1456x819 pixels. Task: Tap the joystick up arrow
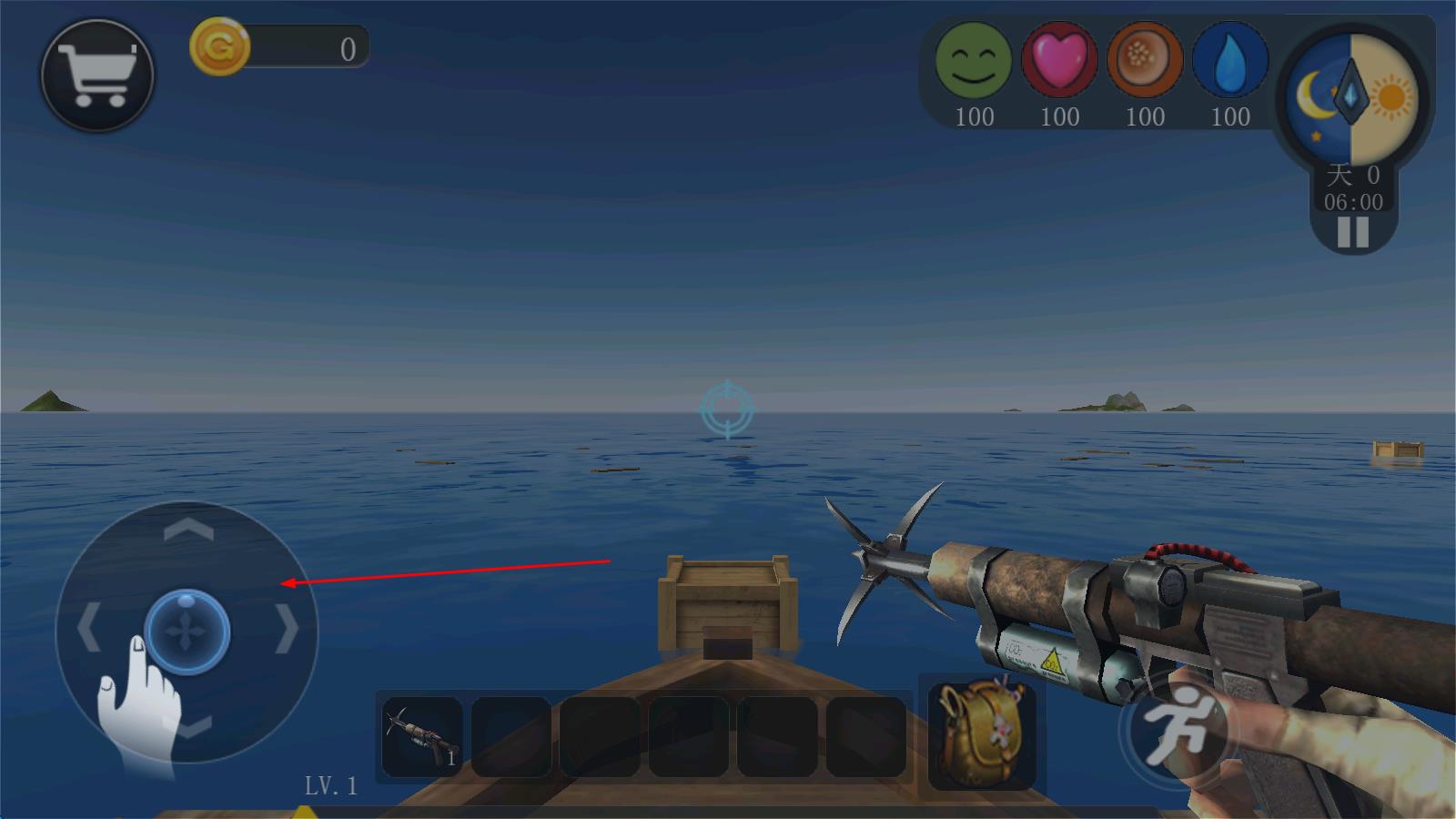coord(188,530)
